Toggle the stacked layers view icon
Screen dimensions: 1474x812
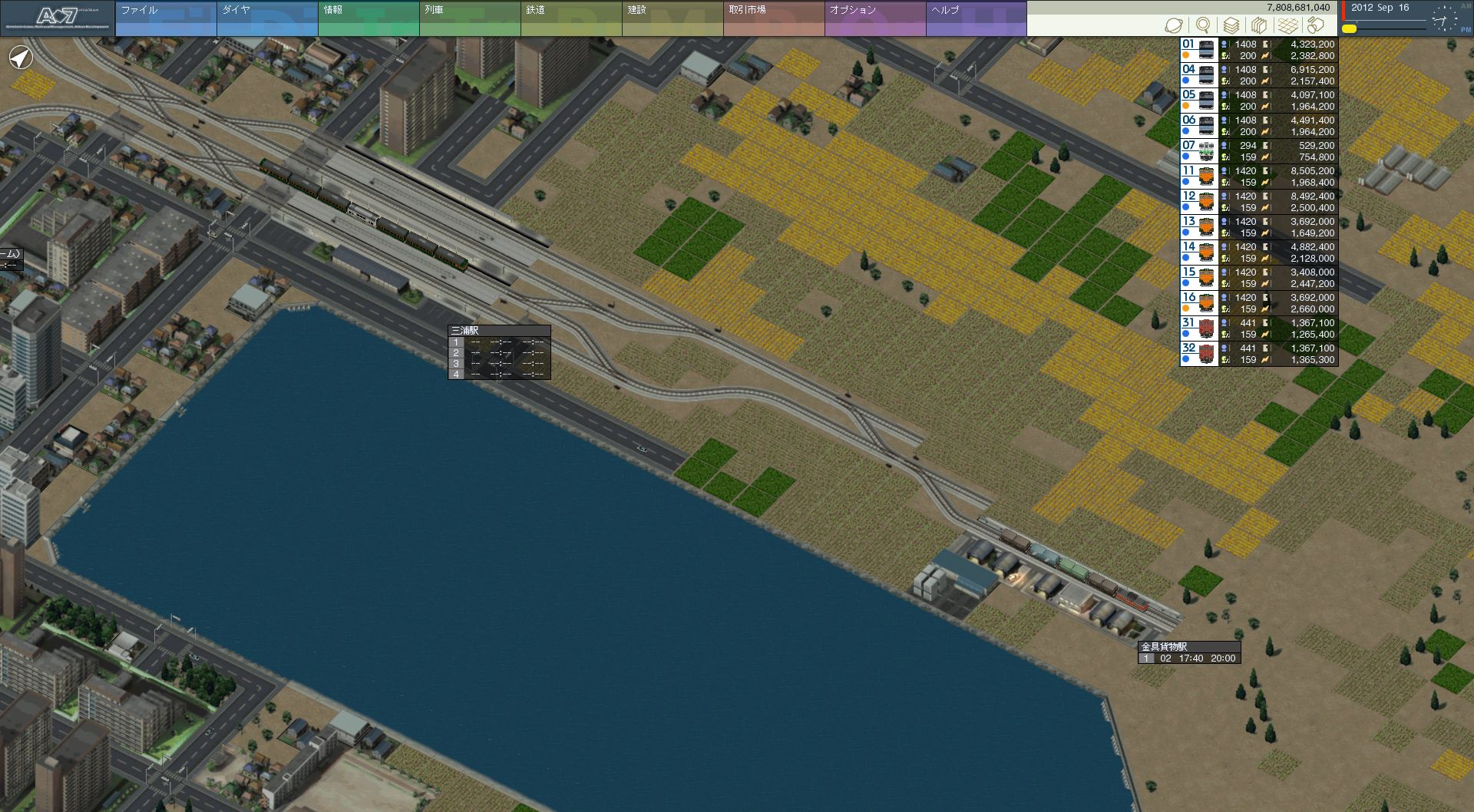1231,25
